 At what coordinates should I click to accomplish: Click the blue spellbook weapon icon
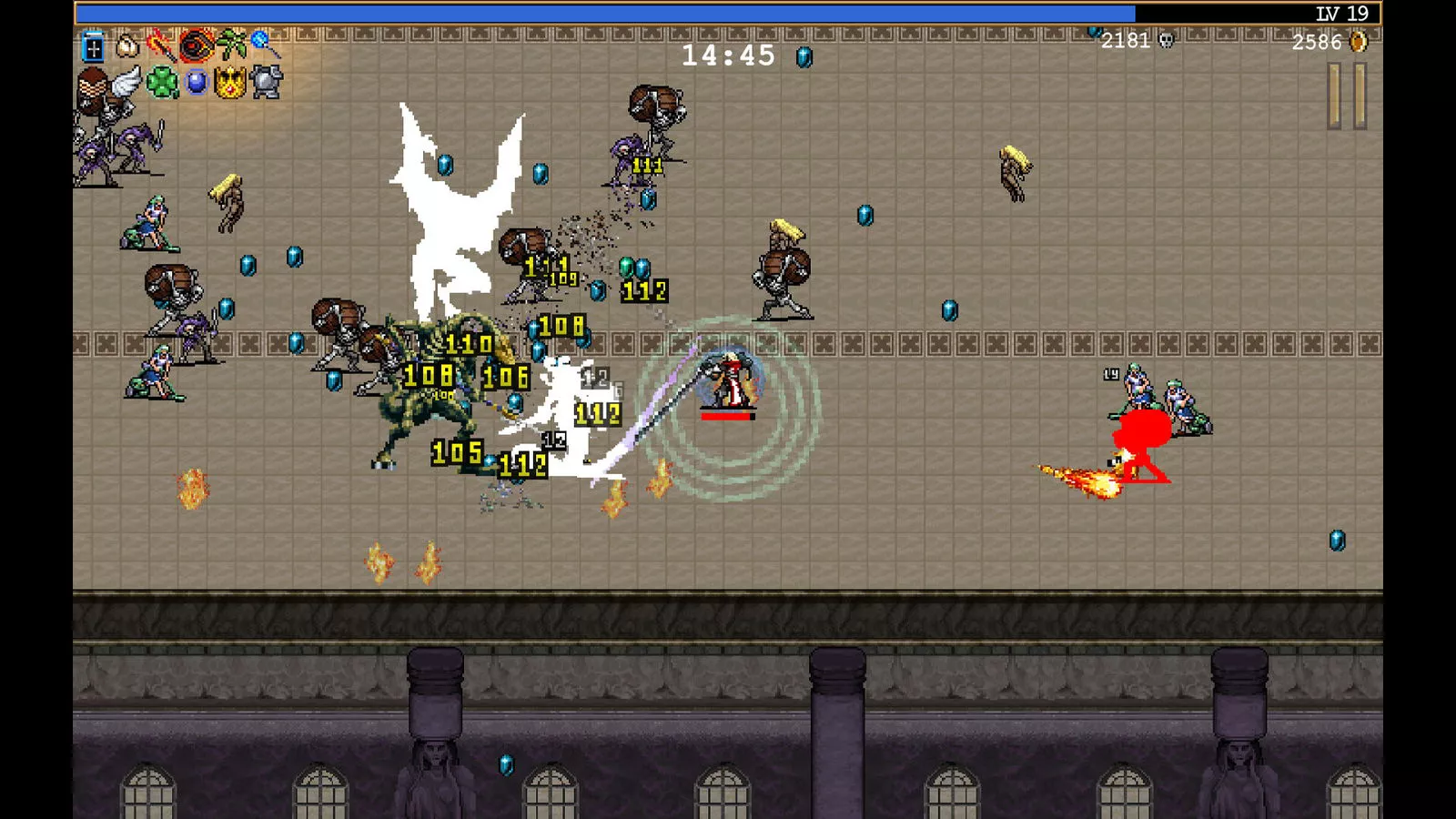[93, 45]
